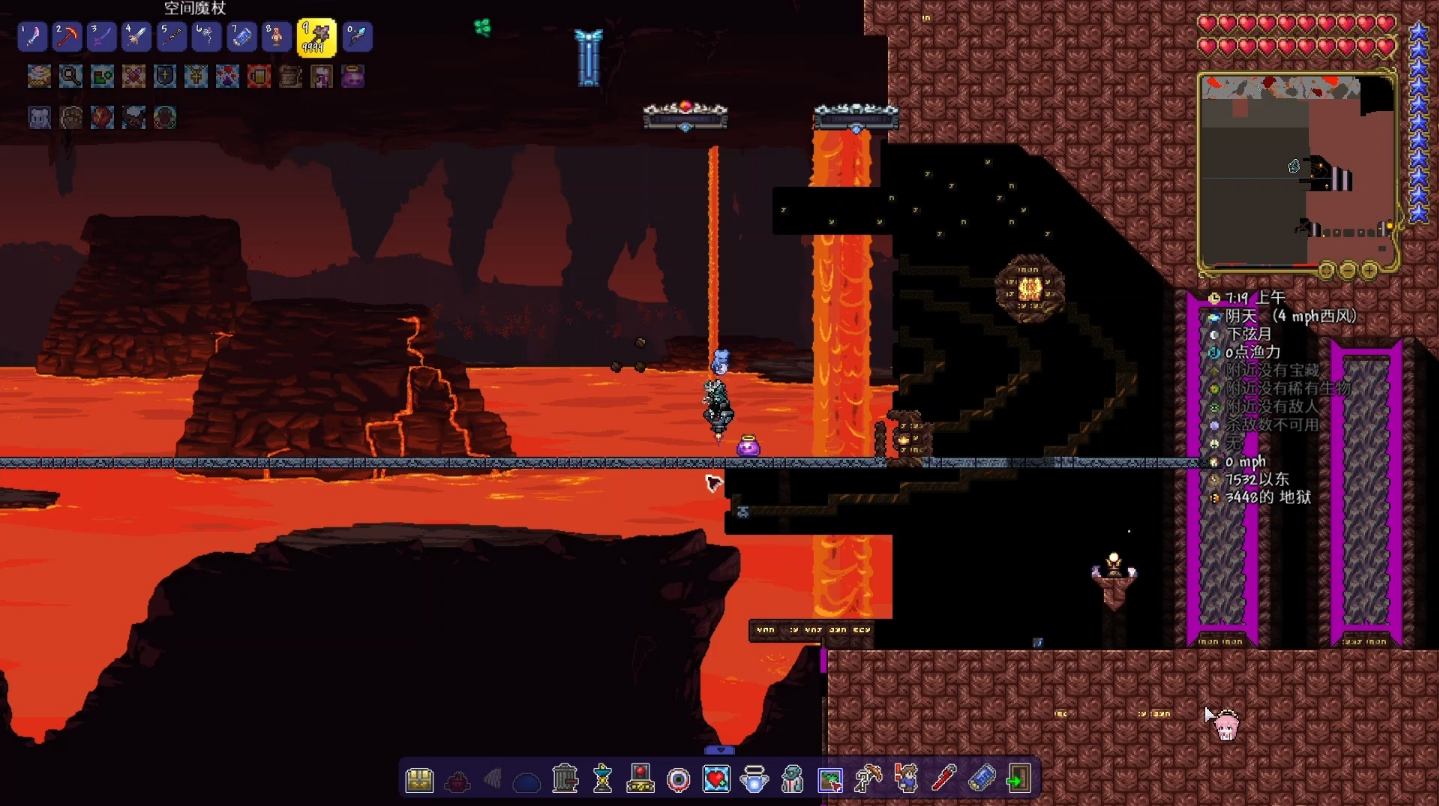Pick the pink sword in hotbar slot 1
The height and width of the screenshot is (806, 1439).
(33, 37)
